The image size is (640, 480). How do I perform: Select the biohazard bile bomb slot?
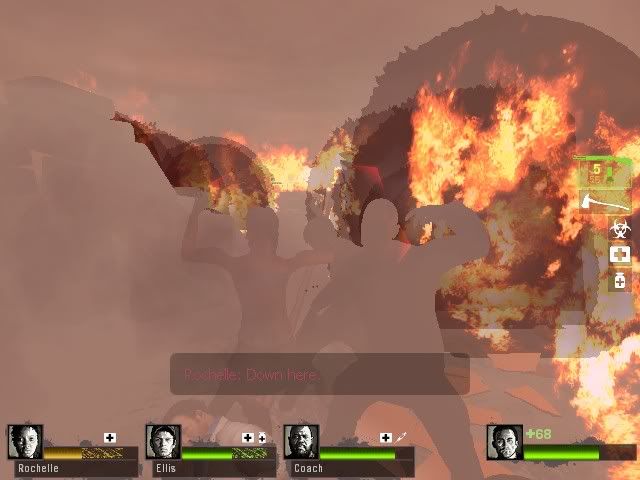tap(619, 229)
